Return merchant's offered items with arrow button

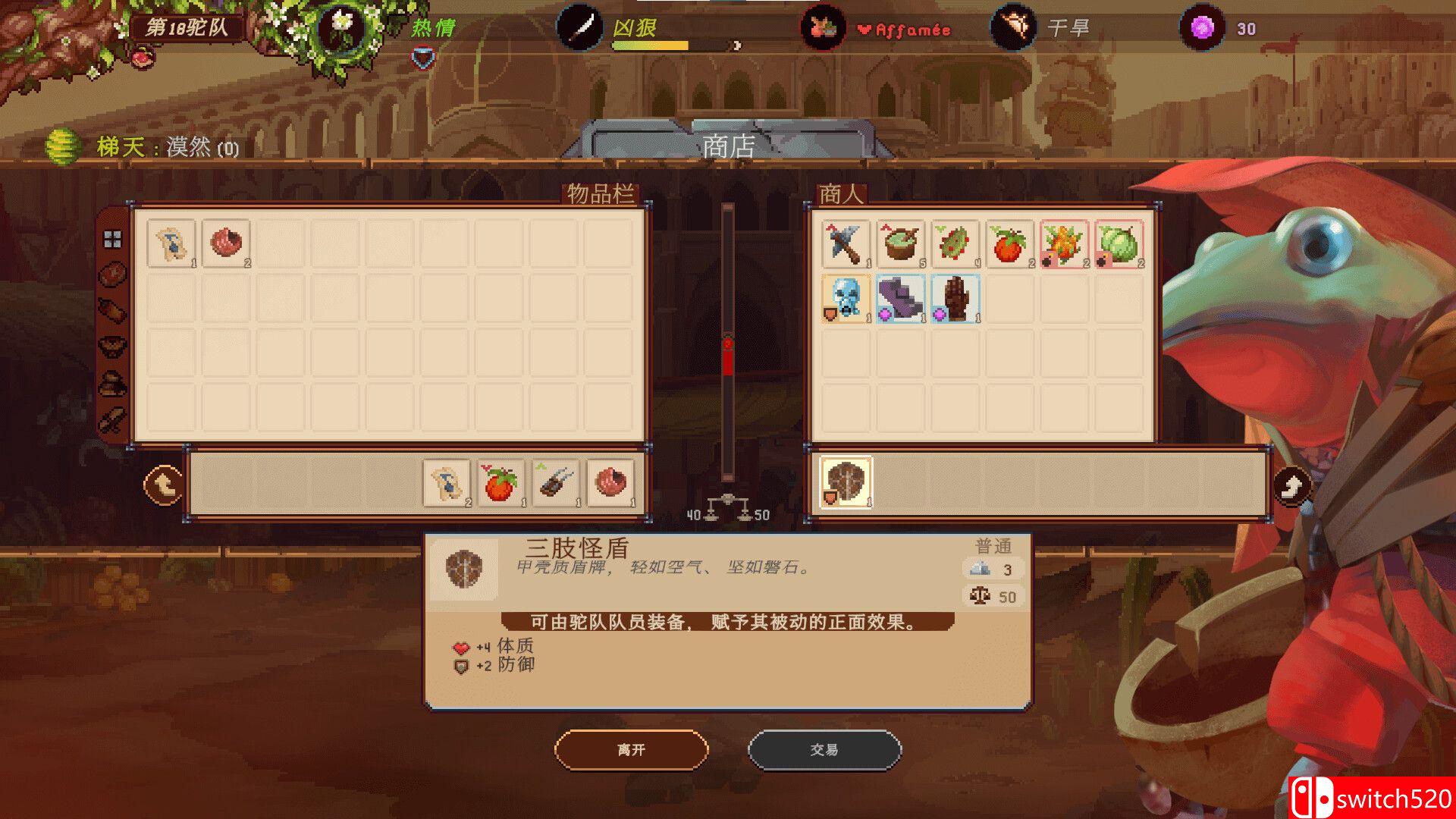coord(1291,486)
